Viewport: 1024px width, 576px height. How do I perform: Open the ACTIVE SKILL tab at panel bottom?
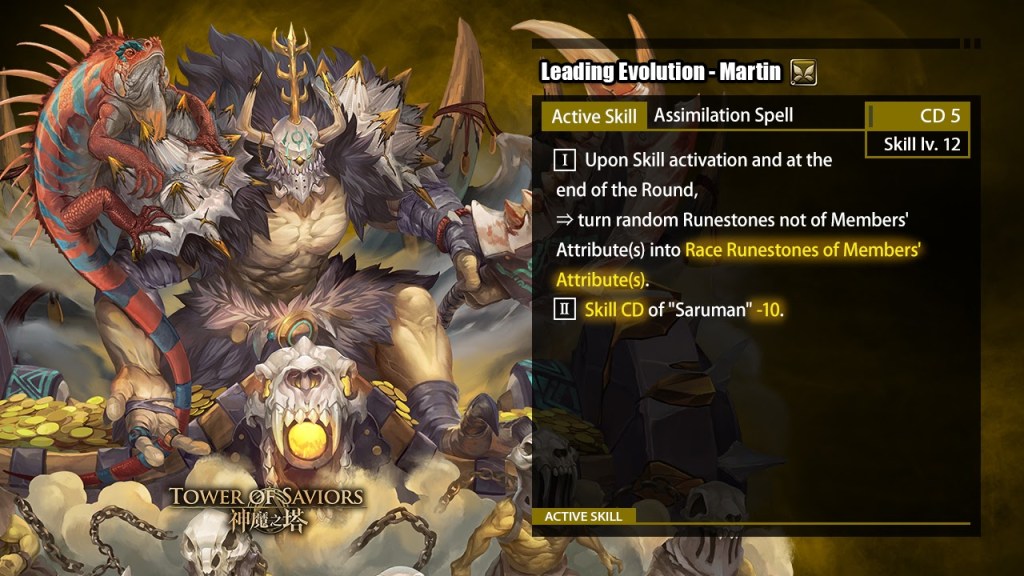(x=584, y=516)
